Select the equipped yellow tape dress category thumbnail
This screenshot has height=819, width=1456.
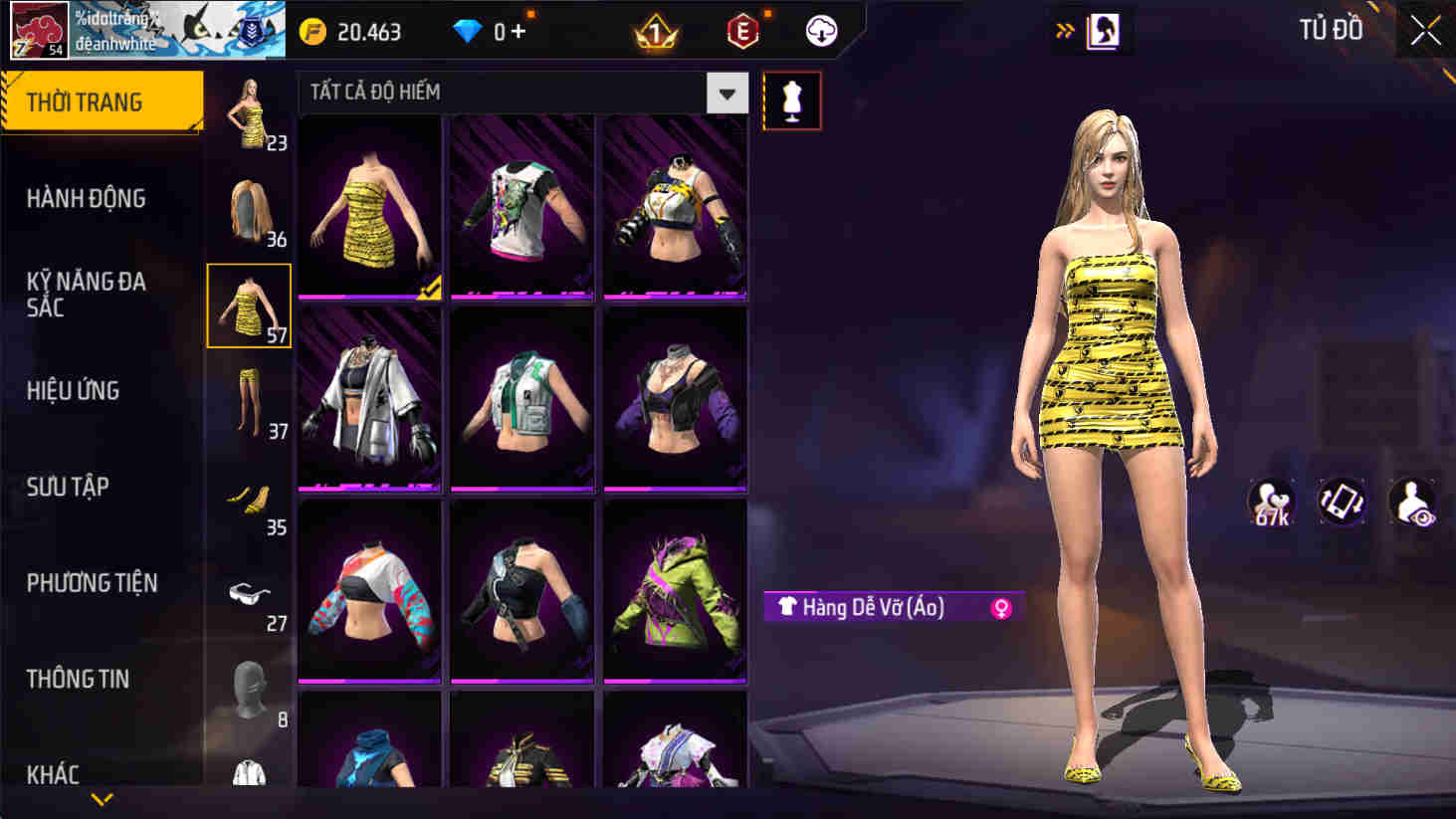coord(248,304)
